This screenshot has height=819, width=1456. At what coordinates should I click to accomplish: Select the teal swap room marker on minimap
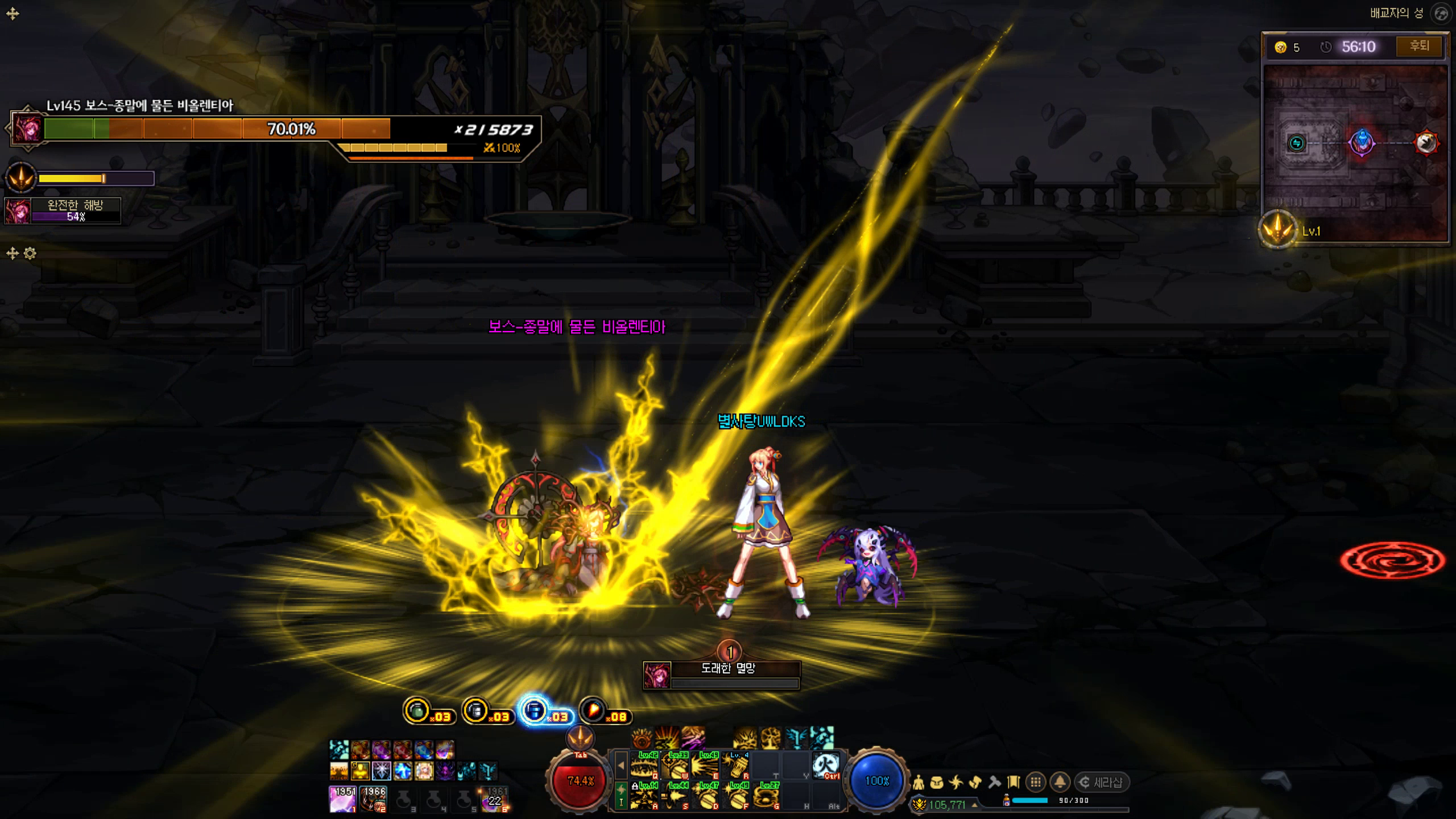[x=1296, y=143]
